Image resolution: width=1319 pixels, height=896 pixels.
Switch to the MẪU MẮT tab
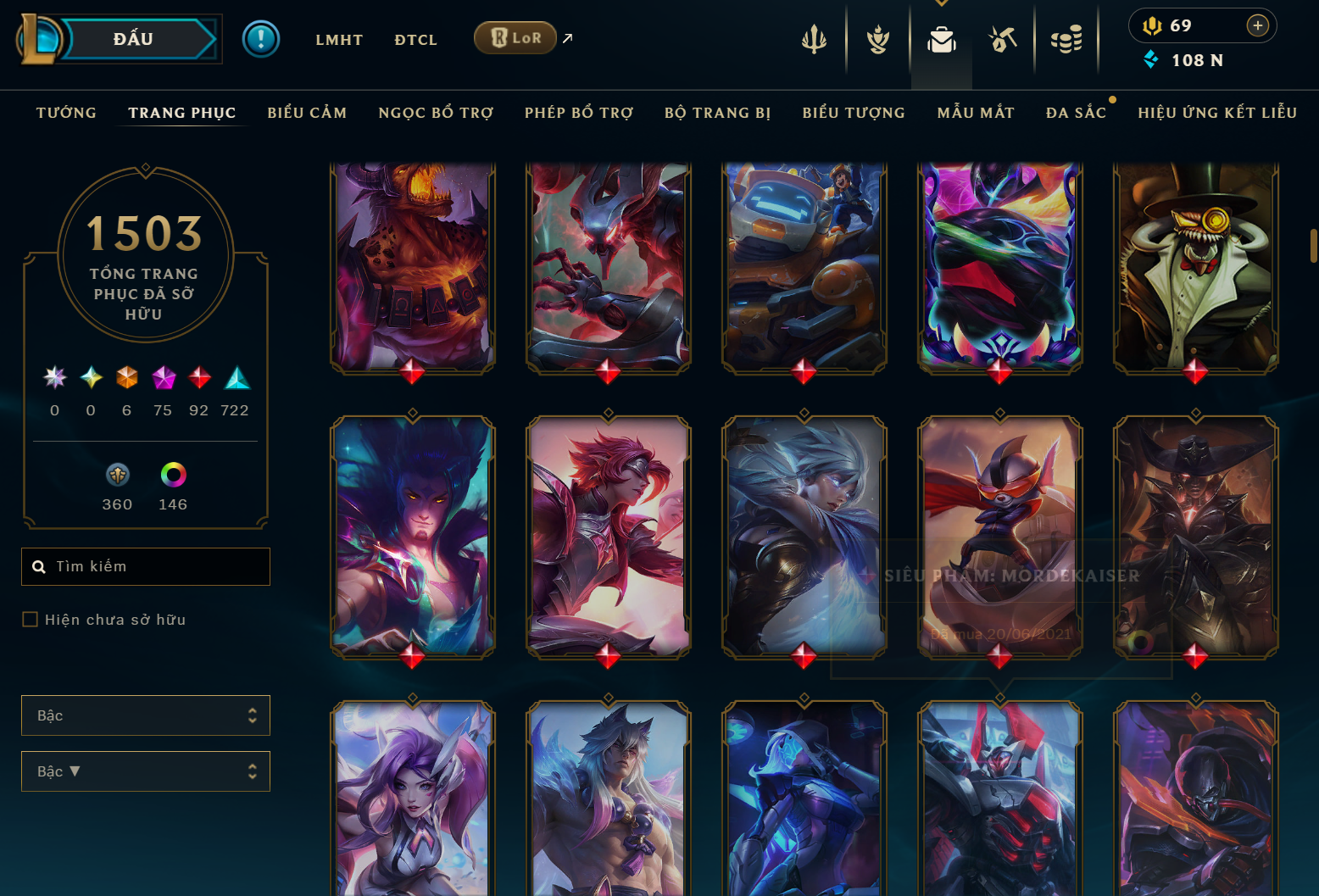pos(976,113)
